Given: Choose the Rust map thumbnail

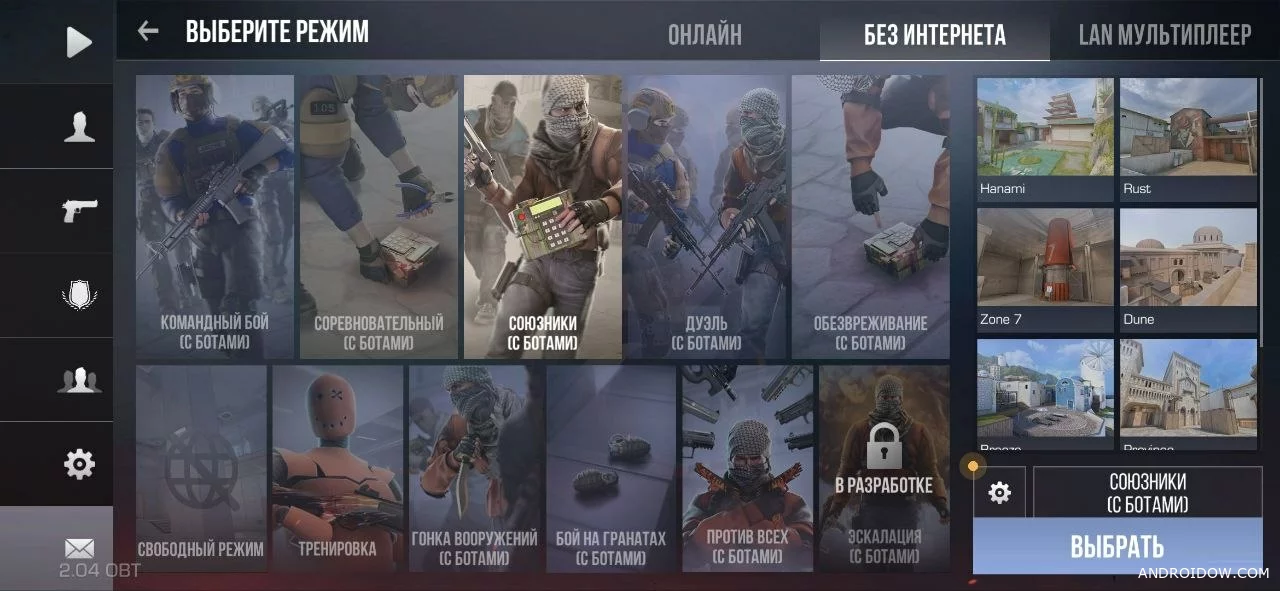Looking at the screenshot, I should click(x=1188, y=138).
